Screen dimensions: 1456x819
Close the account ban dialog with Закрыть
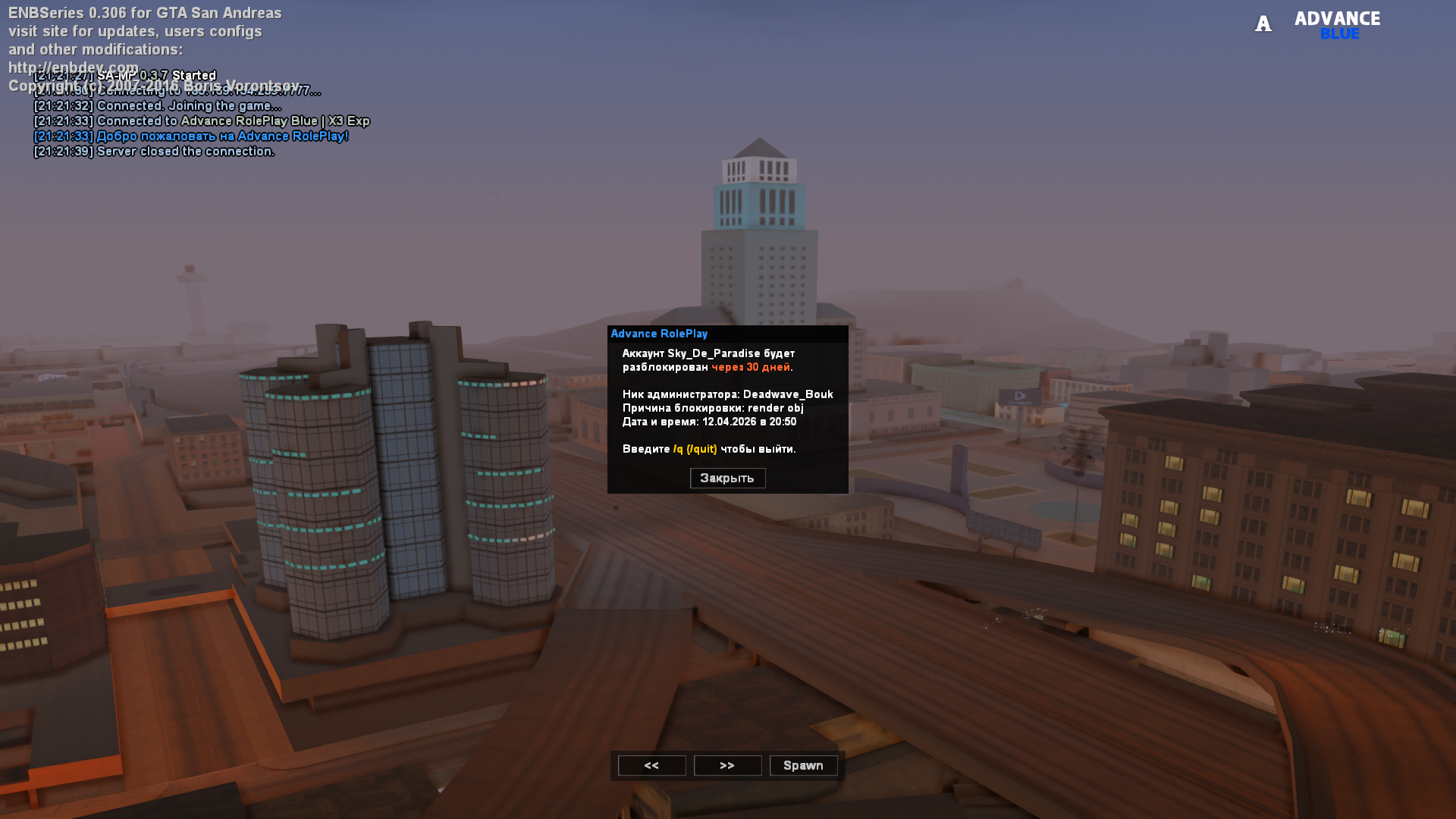(727, 479)
